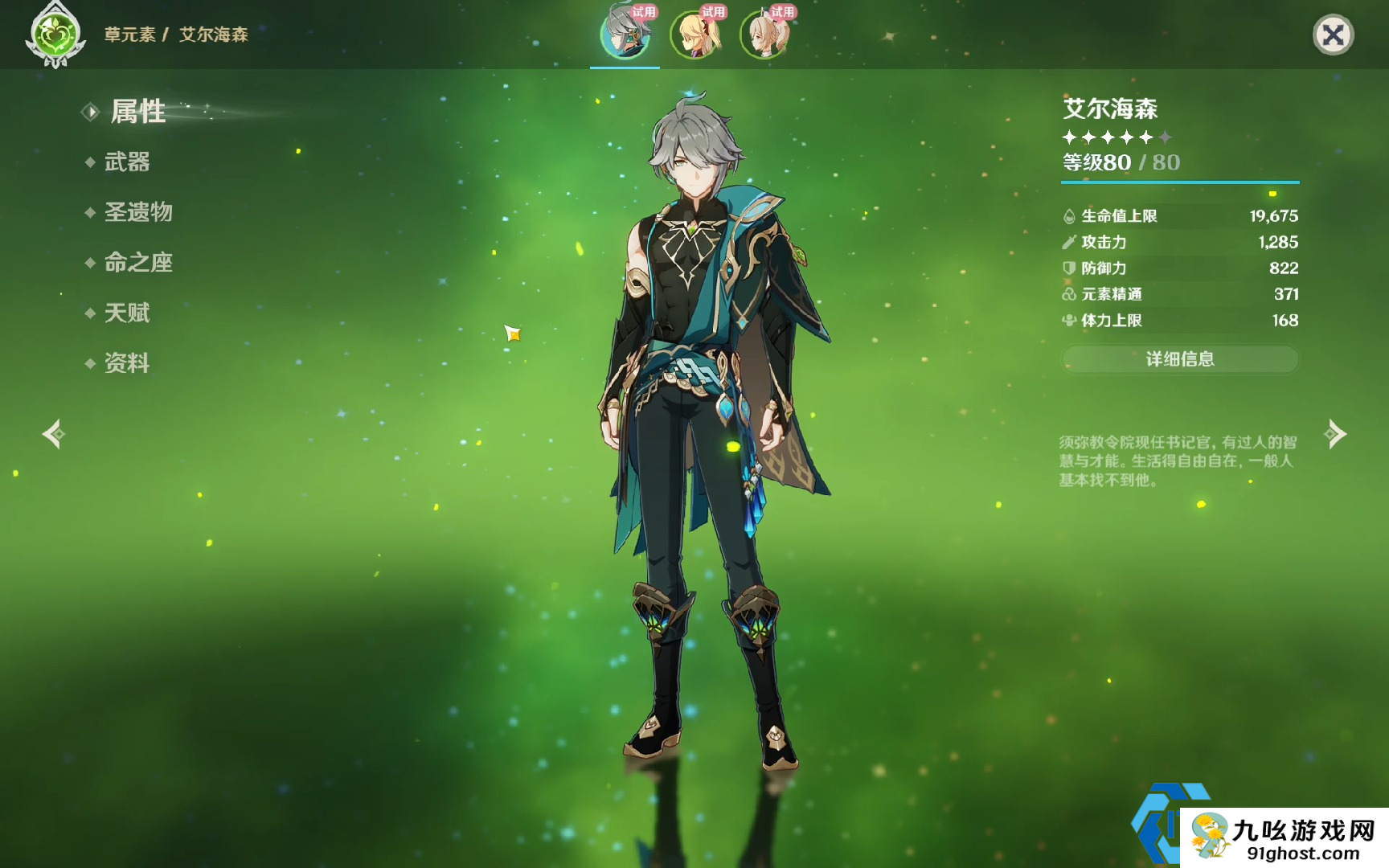Select the HP stat droplet icon

tap(1069, 215)
